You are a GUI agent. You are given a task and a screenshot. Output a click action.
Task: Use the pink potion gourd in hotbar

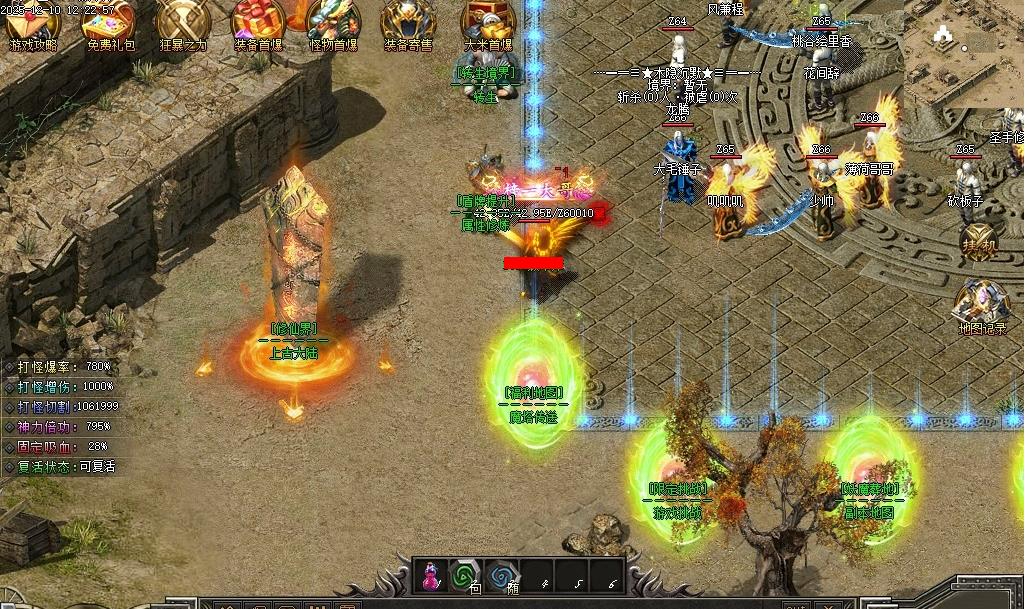(x=432, y=575)
